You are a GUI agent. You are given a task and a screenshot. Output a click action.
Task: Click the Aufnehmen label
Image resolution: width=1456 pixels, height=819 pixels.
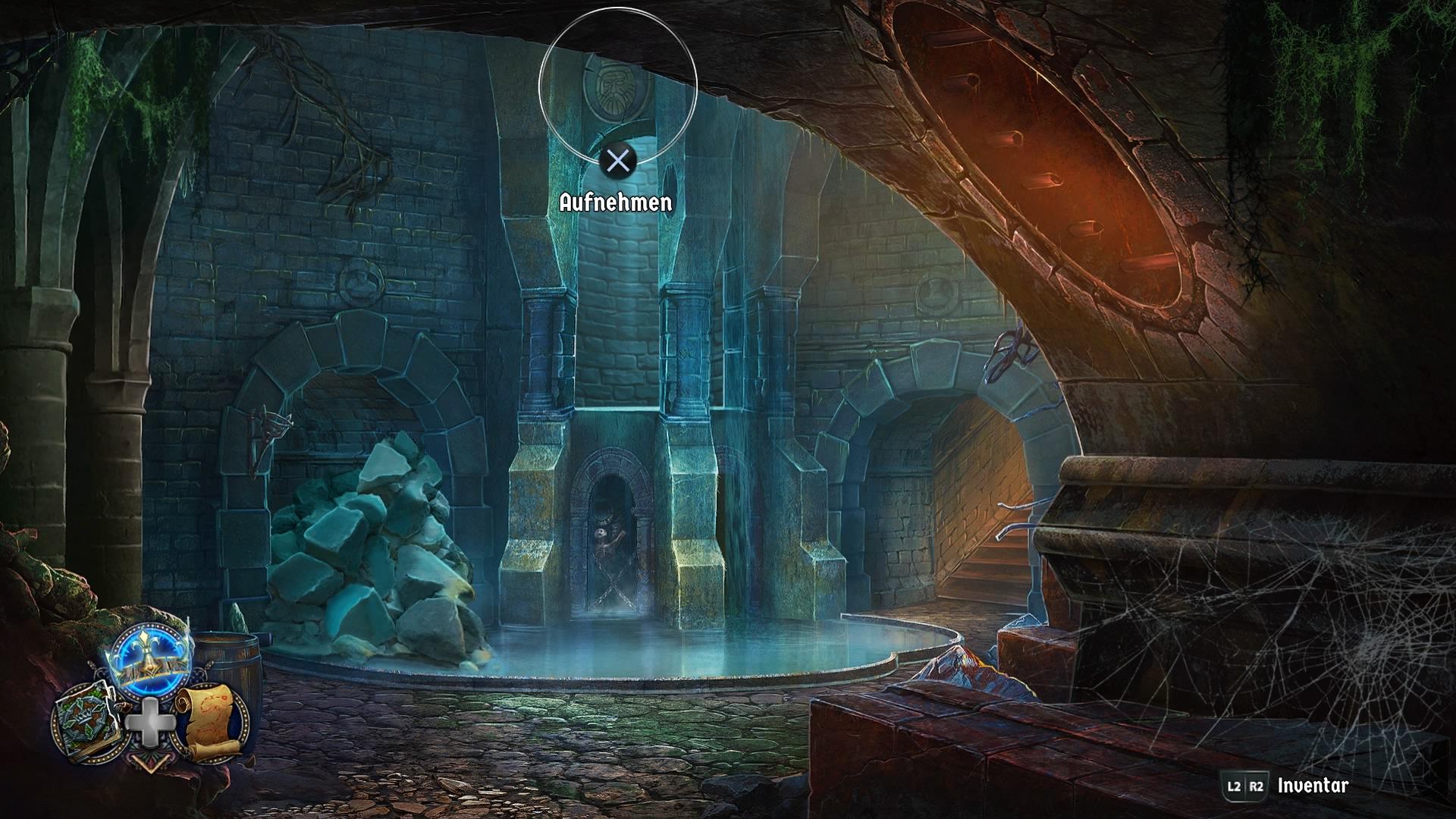(615, 202)
